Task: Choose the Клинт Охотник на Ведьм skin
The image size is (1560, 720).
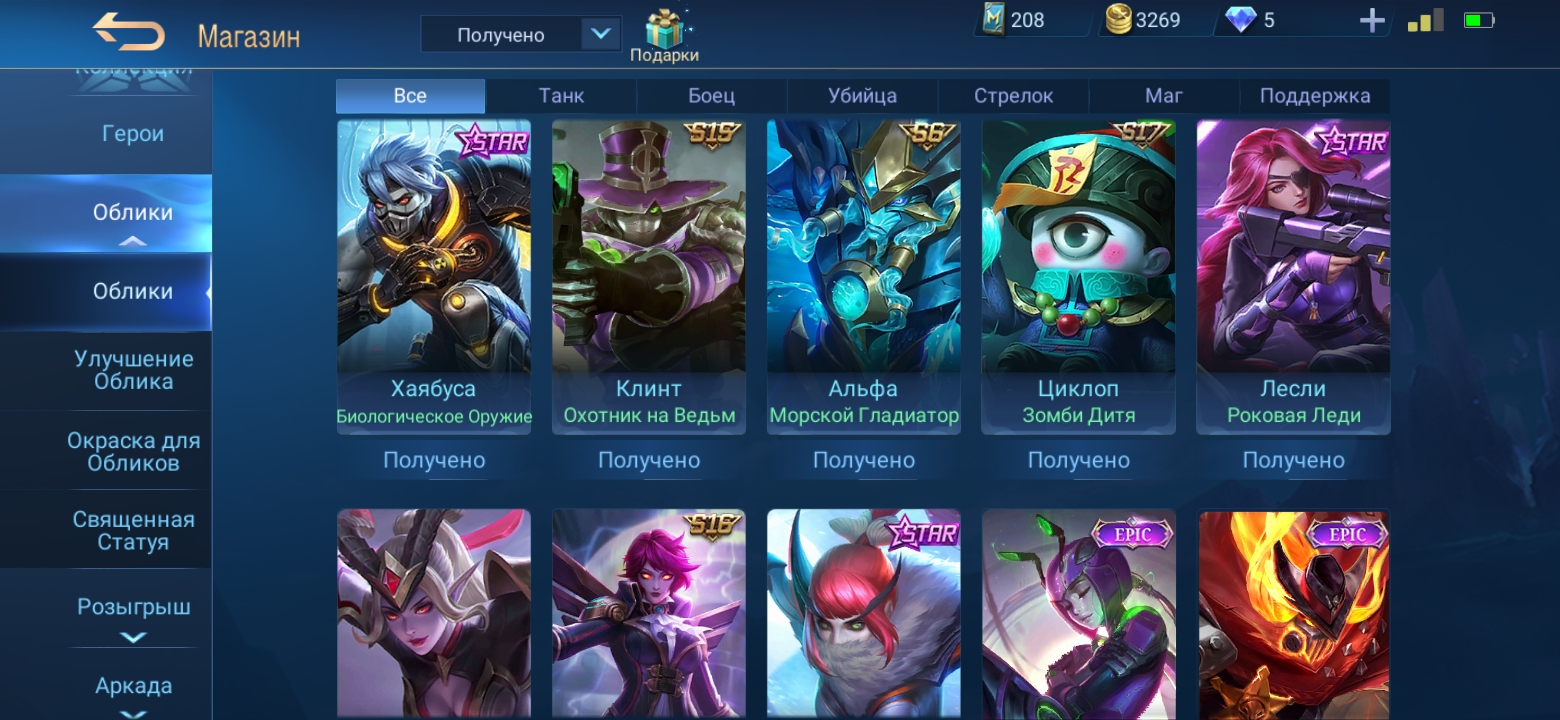Action: tap(649, 277)
